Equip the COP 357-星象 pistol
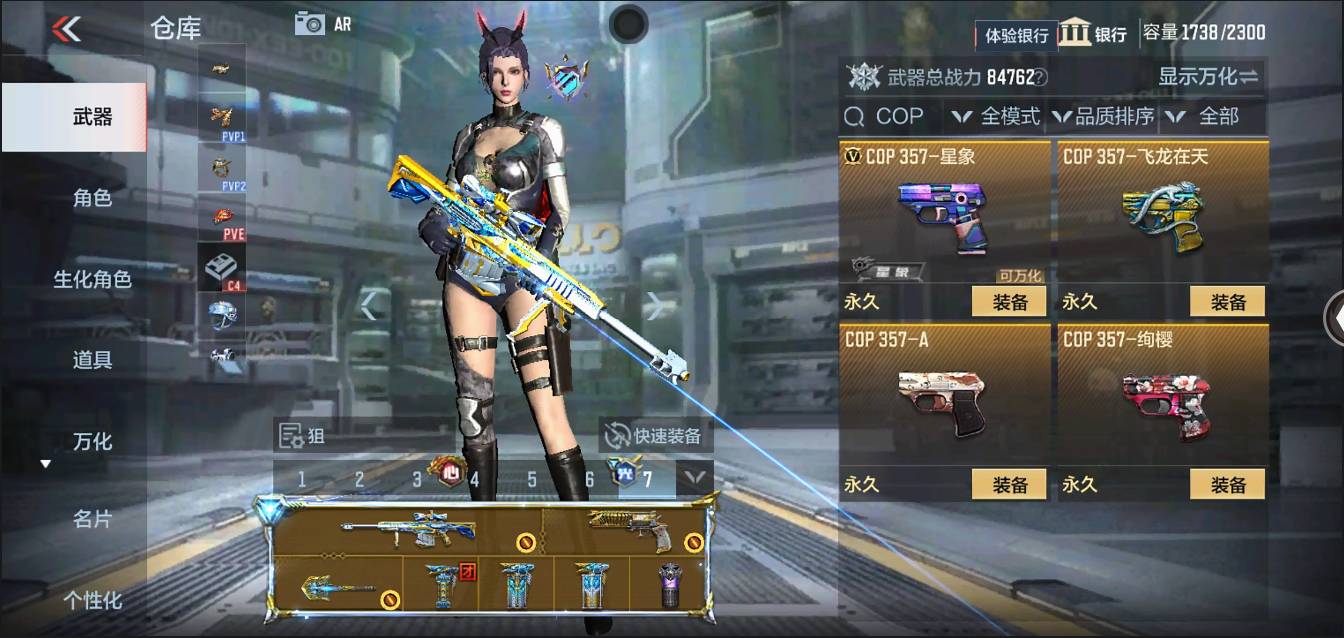 [x=1009, y=301]
